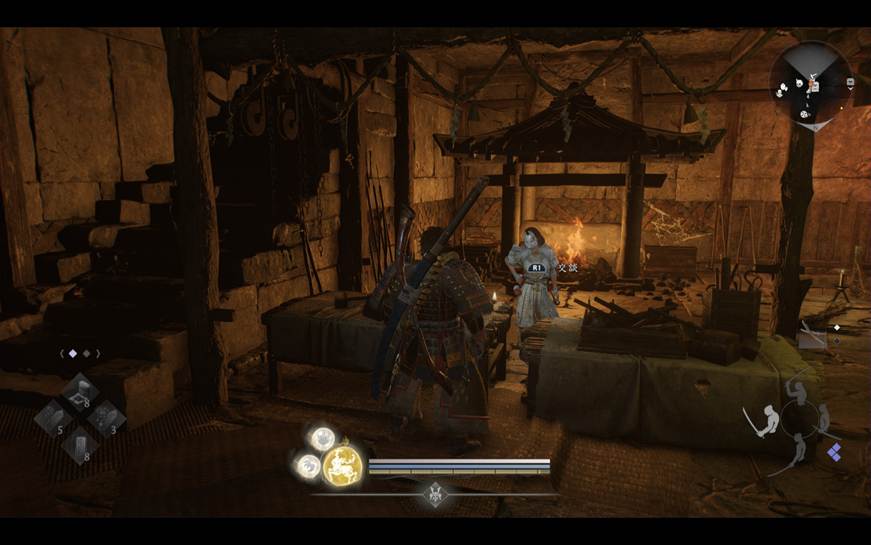Open the circular minimap

(810, 82)
